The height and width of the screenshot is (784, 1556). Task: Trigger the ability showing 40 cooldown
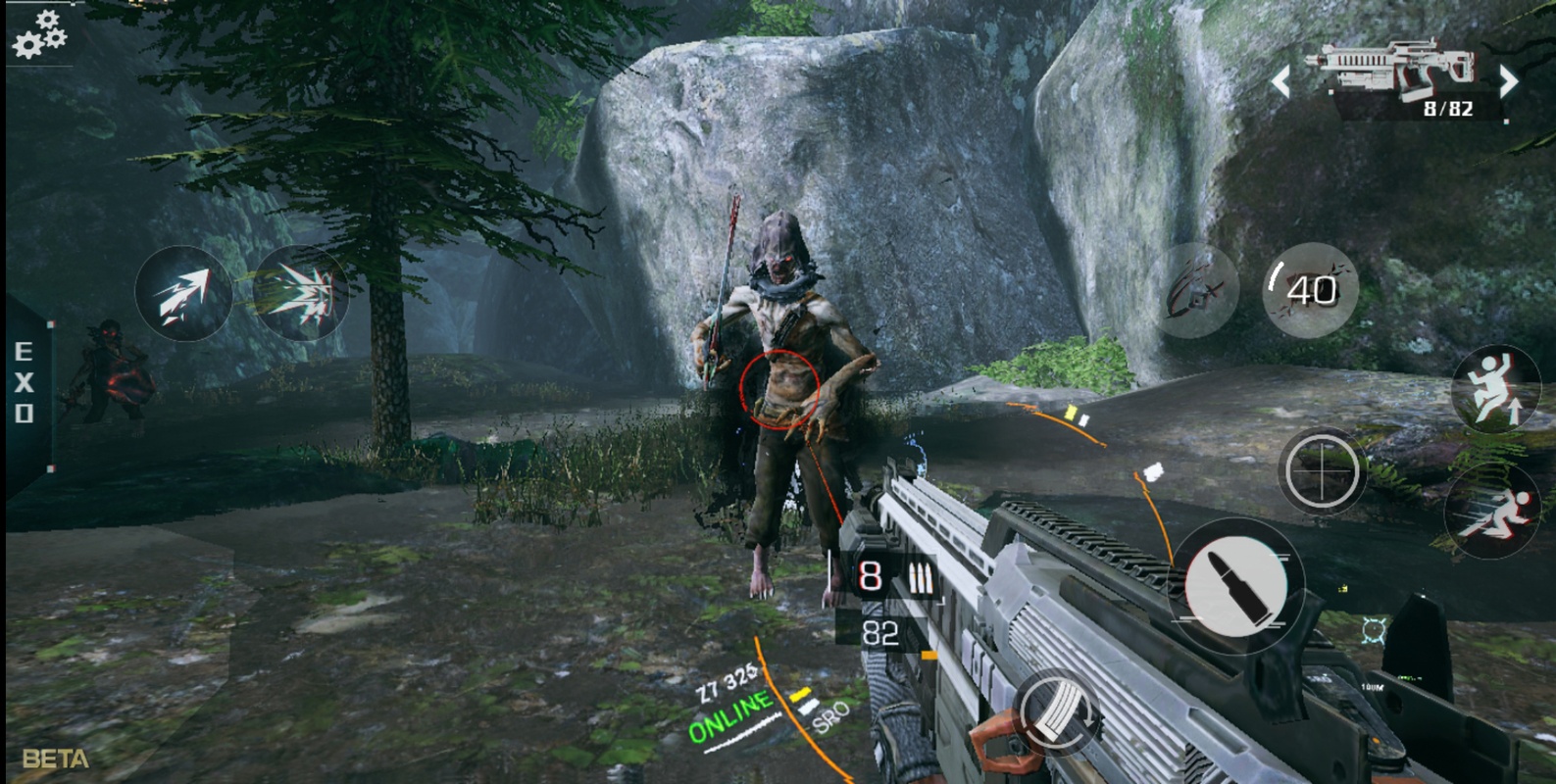[1311, 291]
